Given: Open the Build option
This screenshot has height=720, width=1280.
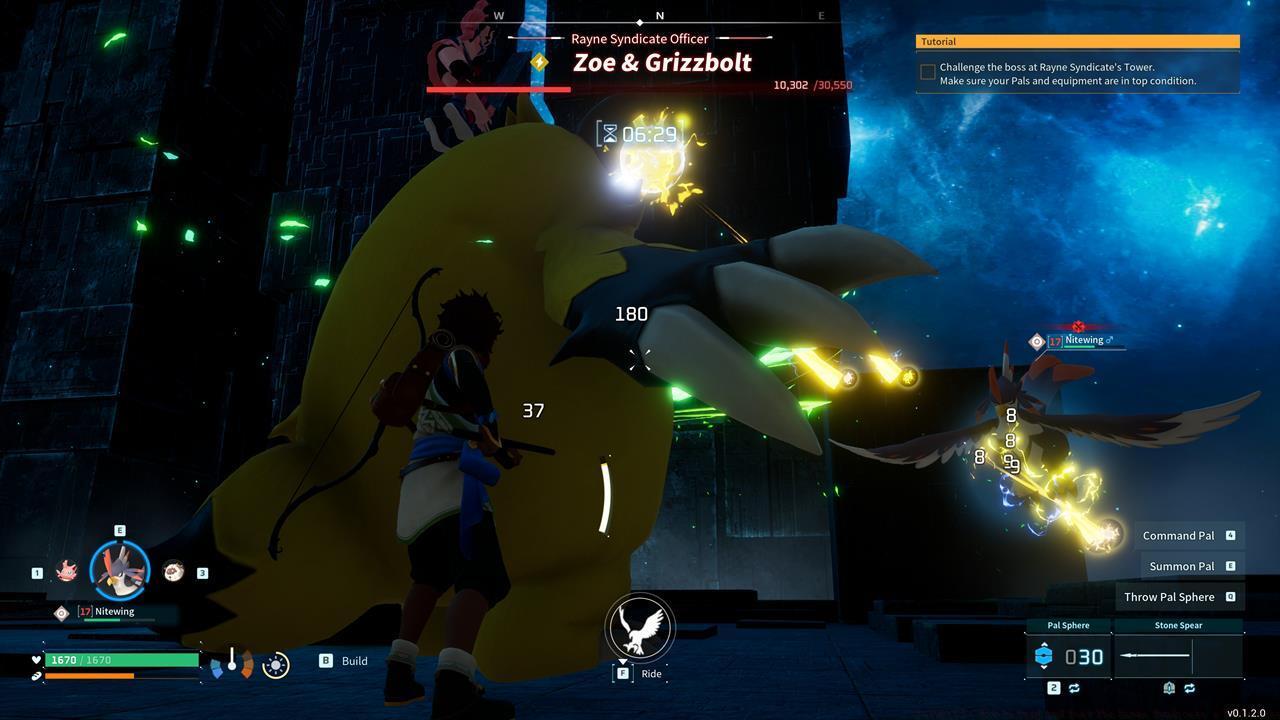Looking at the screenshot, I should (354, 661).
